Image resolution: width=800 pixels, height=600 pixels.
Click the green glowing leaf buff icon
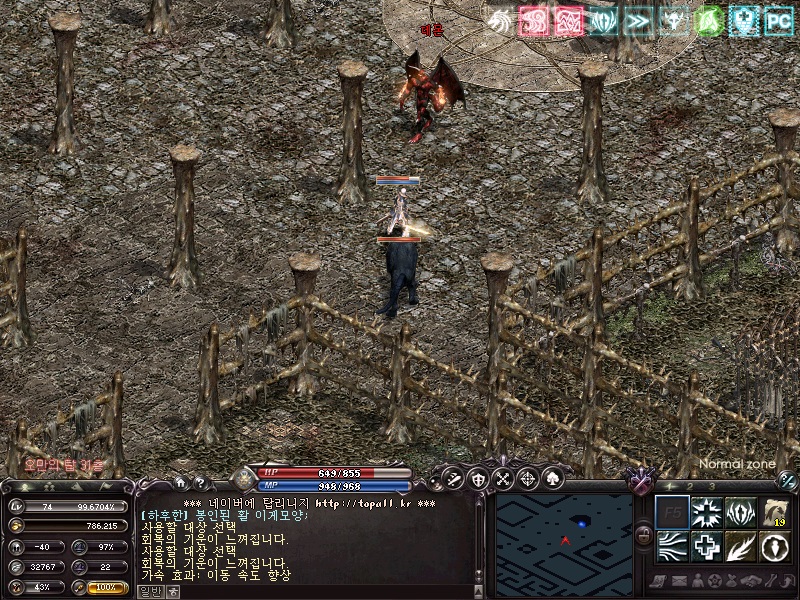708,21
